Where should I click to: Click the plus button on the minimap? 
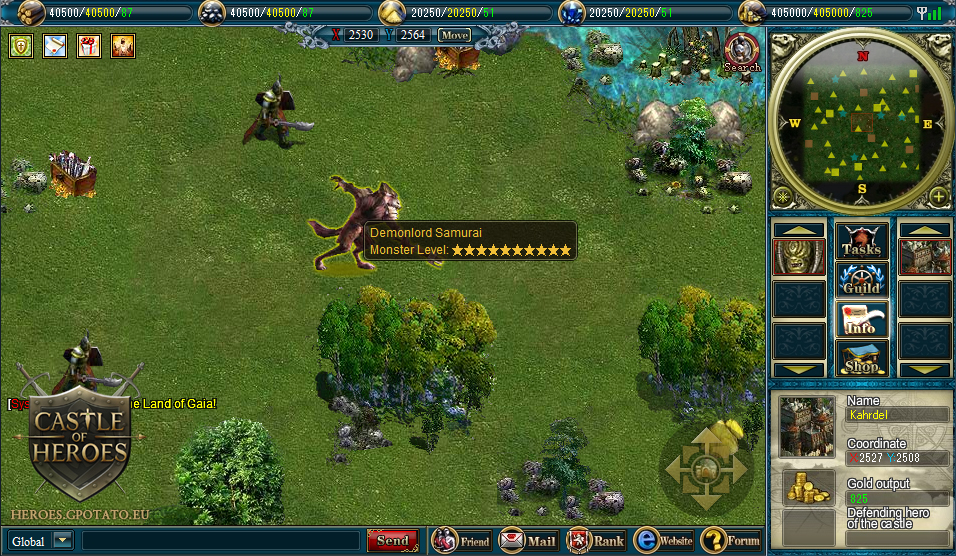939,196
